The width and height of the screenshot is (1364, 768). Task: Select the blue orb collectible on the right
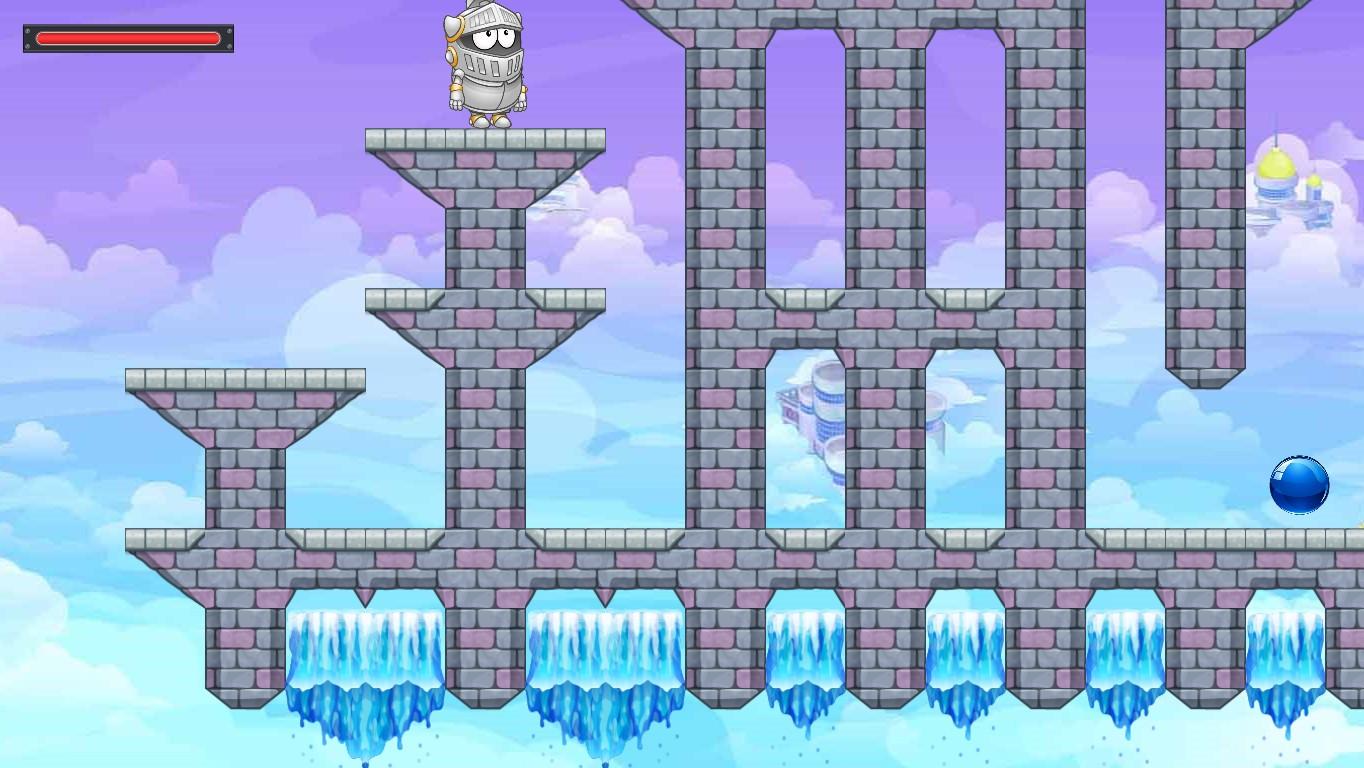pos(1298,484)
